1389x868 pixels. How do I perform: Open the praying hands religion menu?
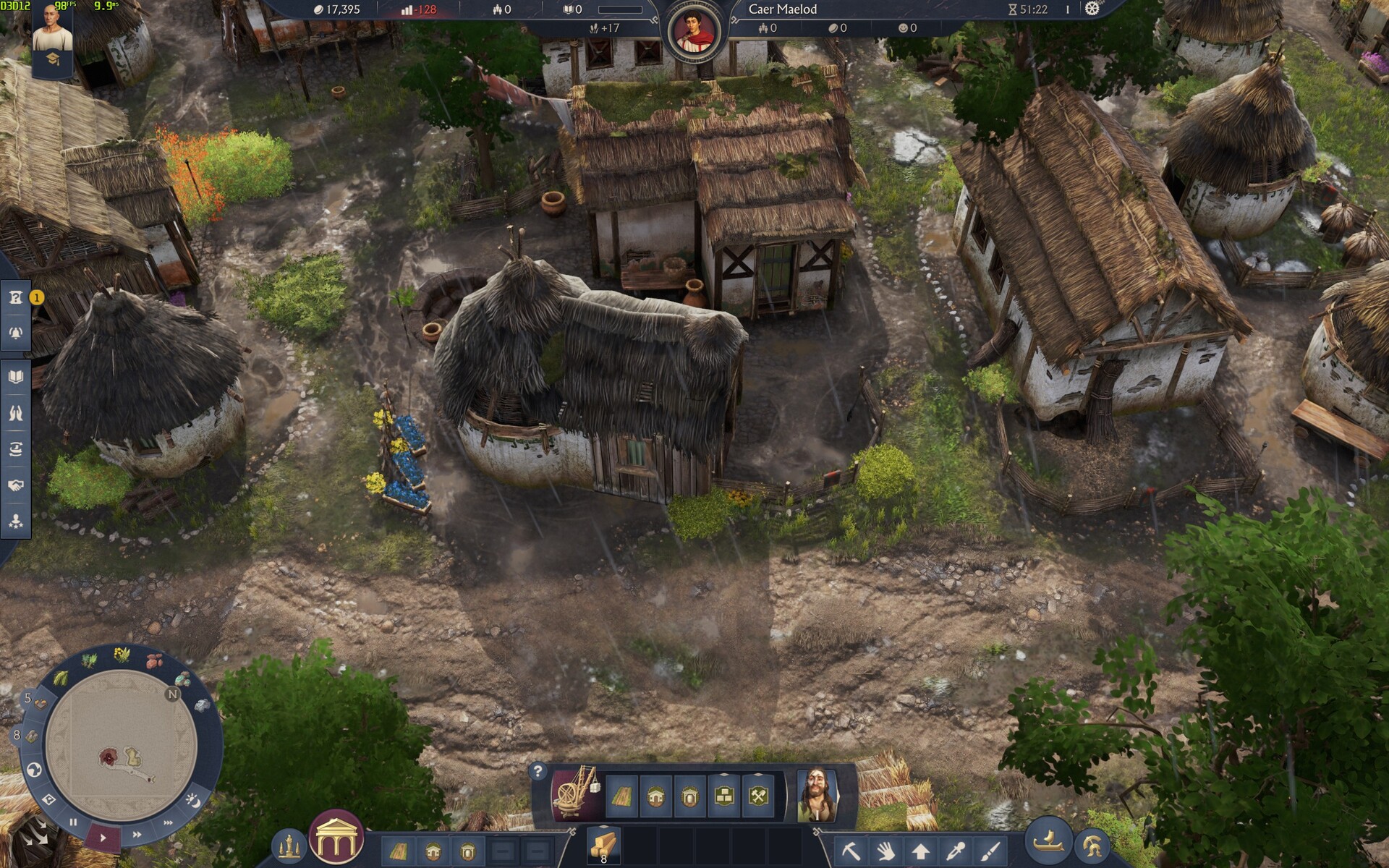point(16,413)
